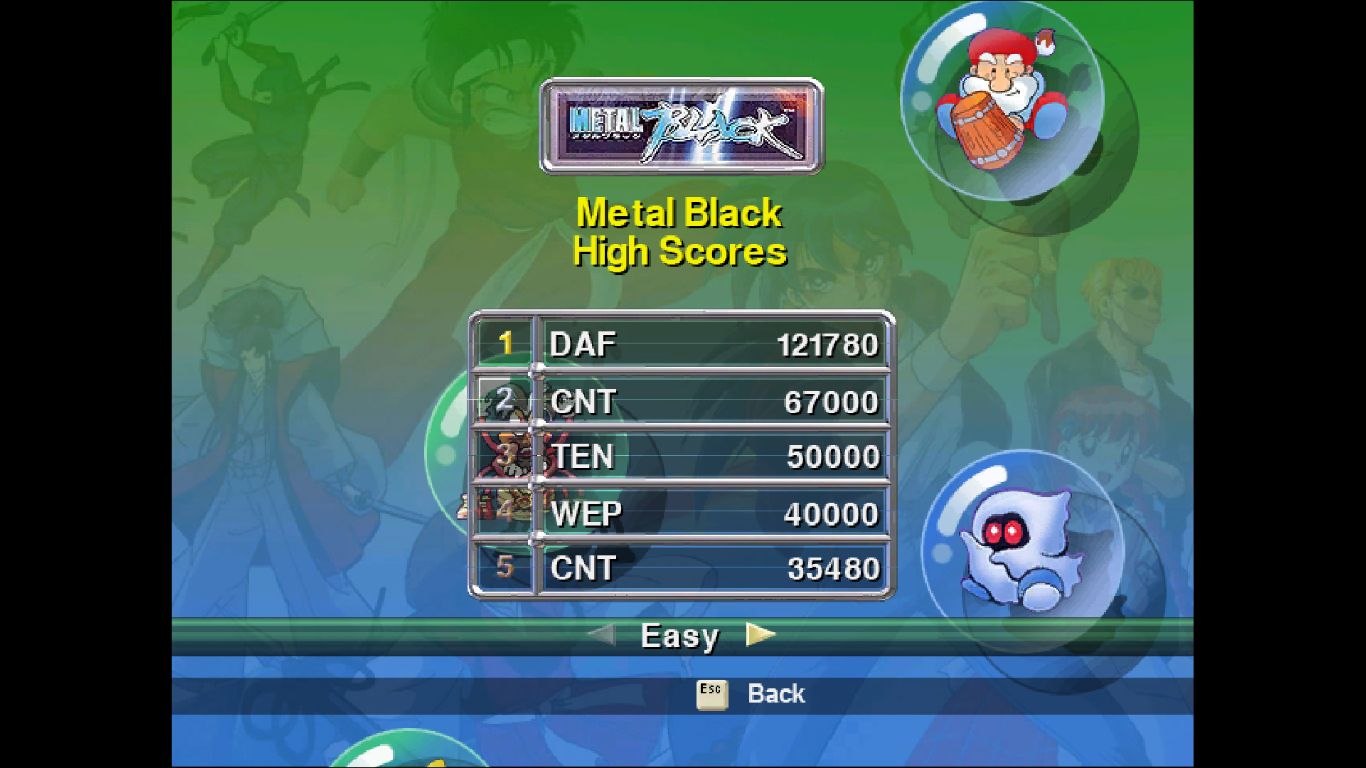Screen dimensions: 1366x768
Task: Click the right arrow beside Easy
Action: (760, 634)
